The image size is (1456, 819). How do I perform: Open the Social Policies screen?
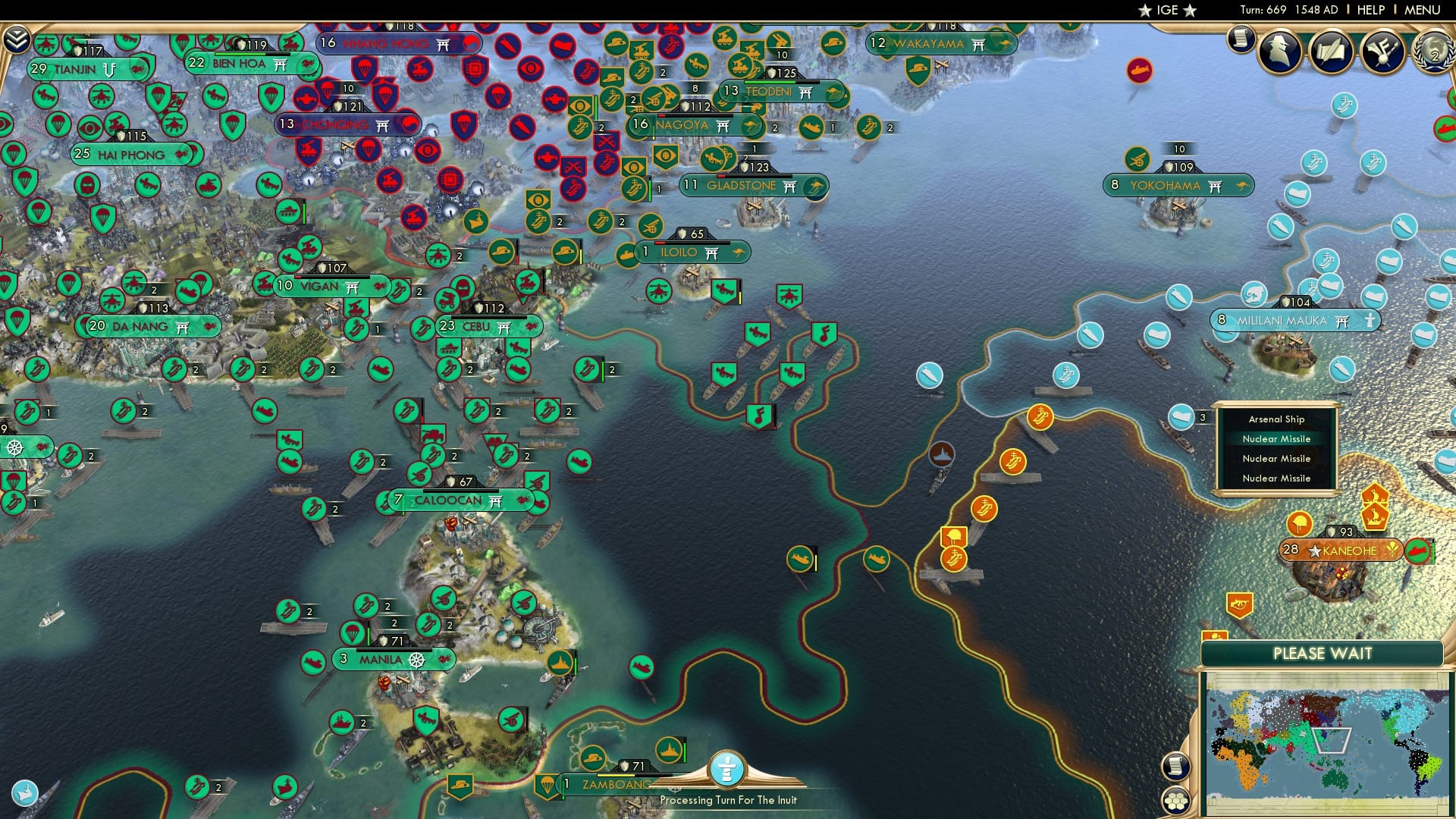1332,53
